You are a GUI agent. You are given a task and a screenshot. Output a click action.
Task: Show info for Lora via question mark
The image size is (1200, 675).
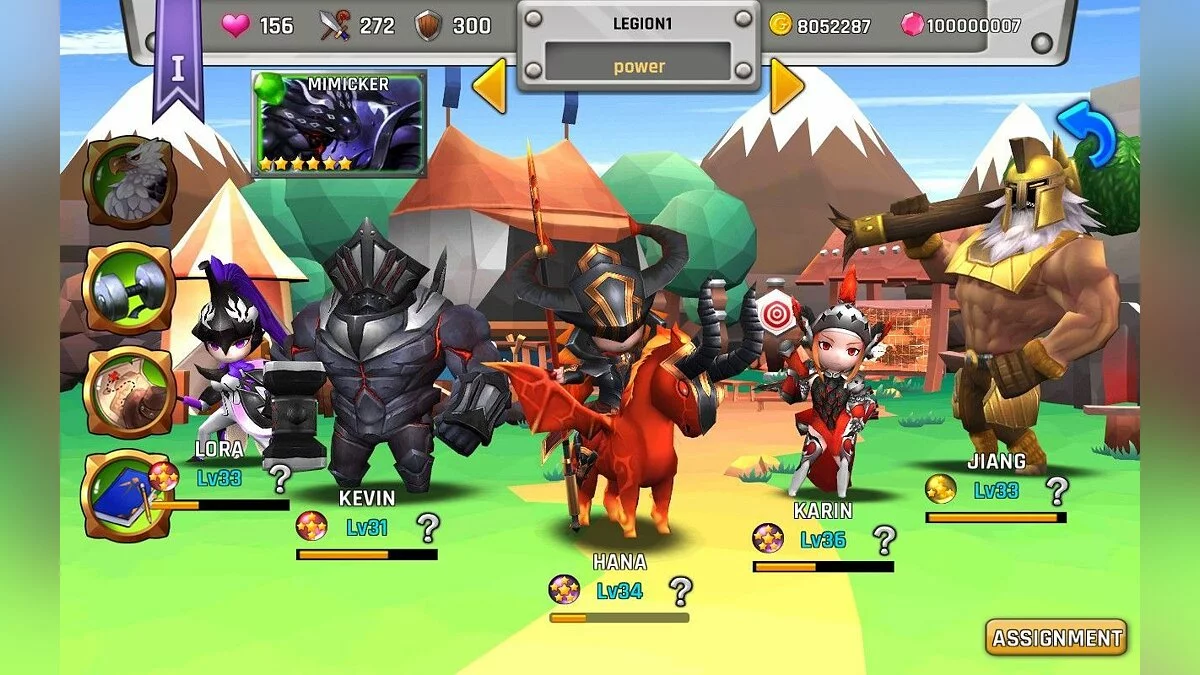(280, 478)
